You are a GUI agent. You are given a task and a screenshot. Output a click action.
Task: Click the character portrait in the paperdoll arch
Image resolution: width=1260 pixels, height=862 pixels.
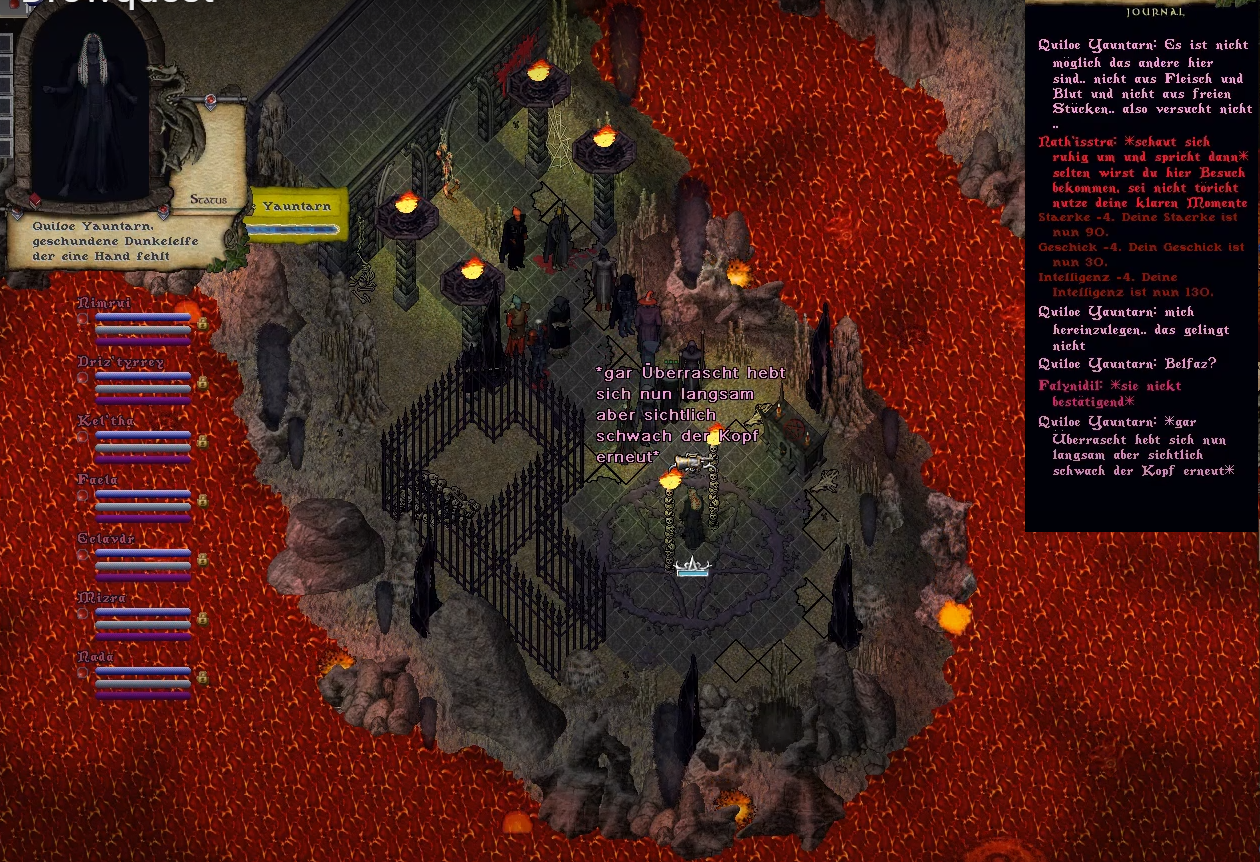(x=90, y=110)
